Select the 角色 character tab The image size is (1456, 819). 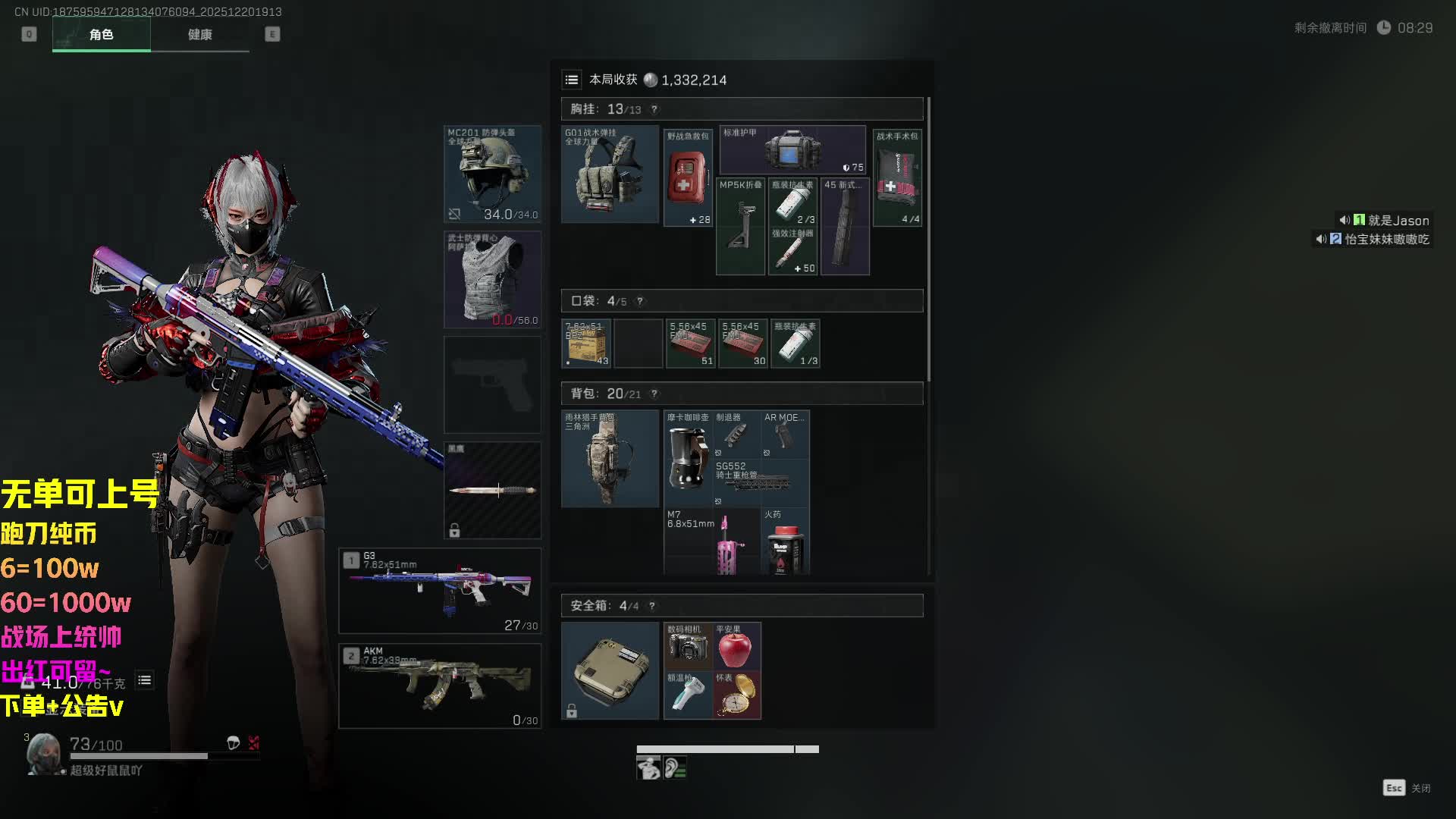[x=101, y=35]
